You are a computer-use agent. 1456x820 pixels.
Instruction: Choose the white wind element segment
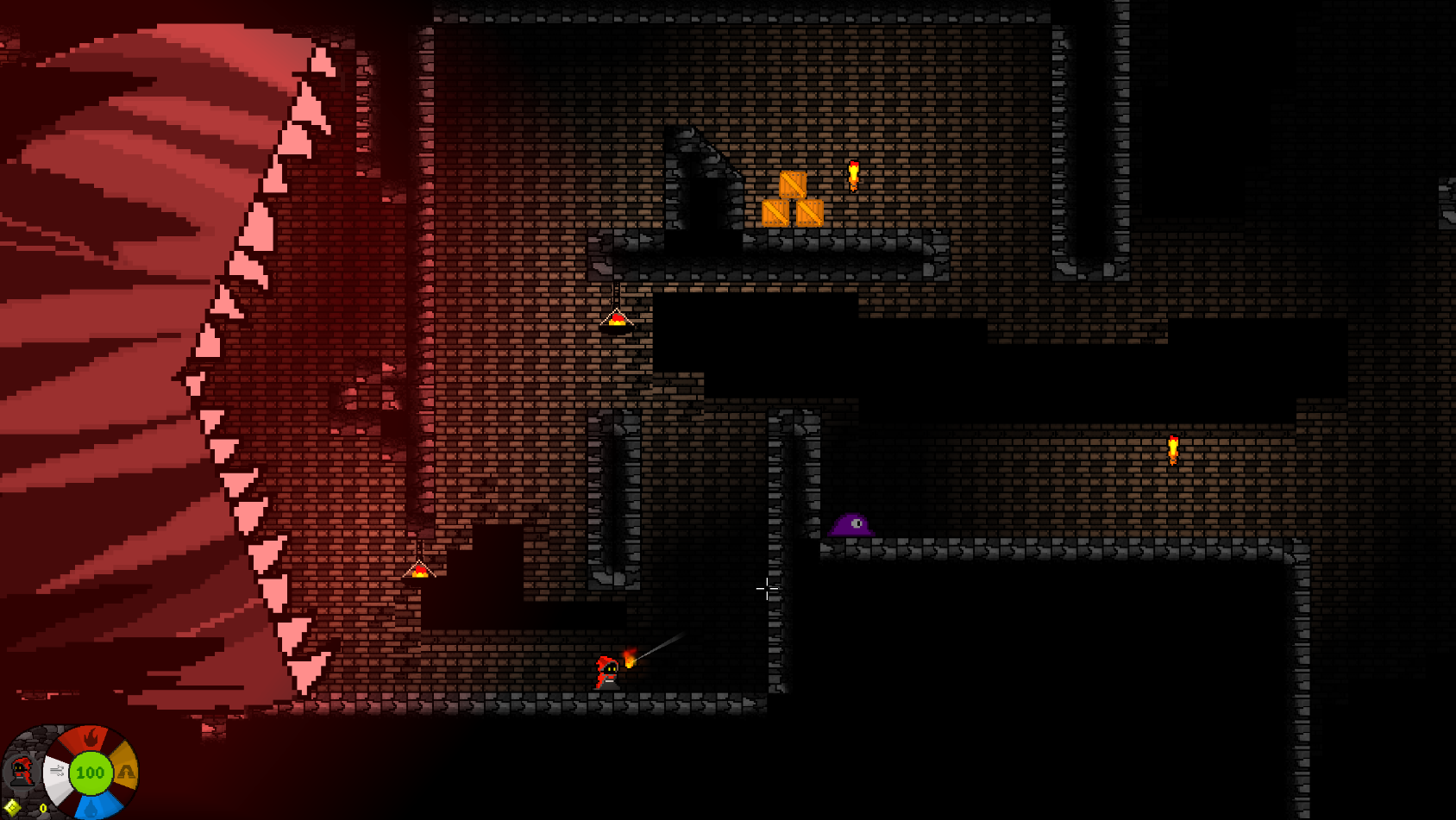click(x=57, y=771)
